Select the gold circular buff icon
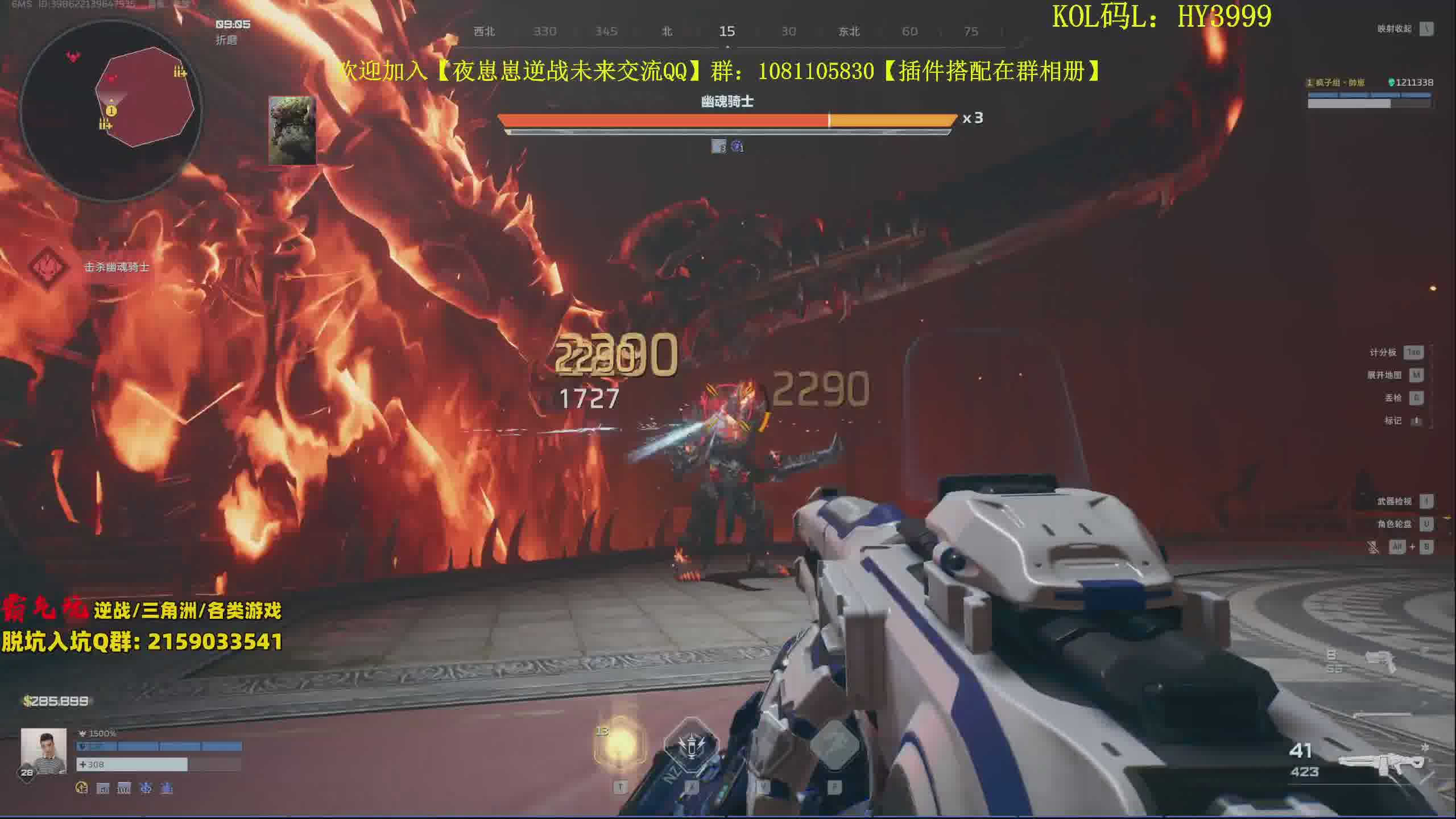This screenshot has width=1456, height=819. pos(82,788)
